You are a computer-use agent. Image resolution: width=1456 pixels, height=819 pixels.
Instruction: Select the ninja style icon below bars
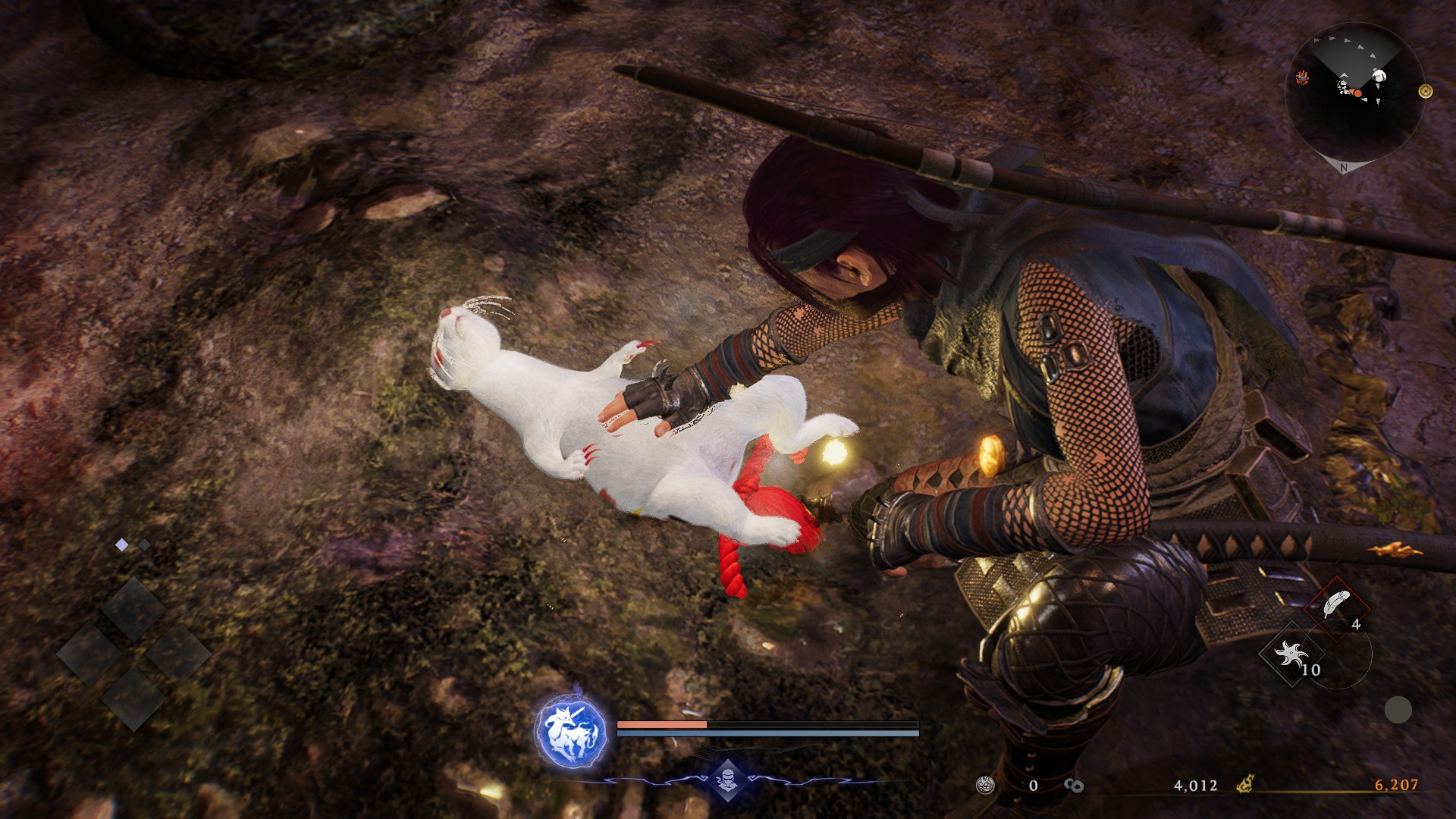click(727, 780)
